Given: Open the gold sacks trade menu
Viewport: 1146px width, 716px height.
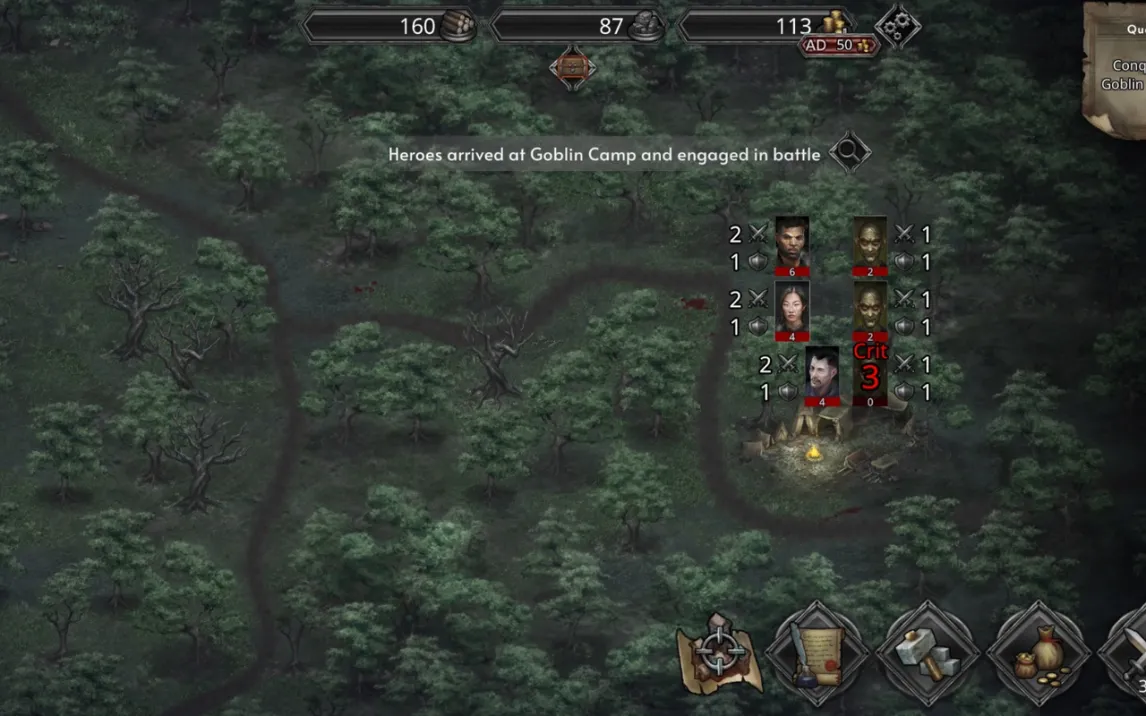Looking at the screenshot, I should [x=1038, y=655].
